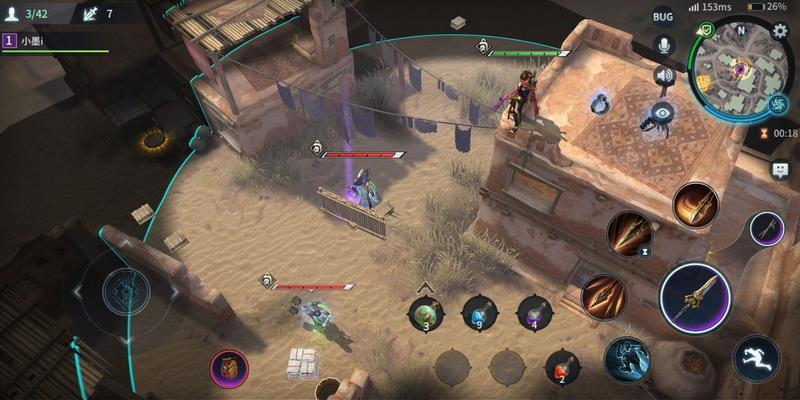
Task: Open the backpack inventory
Action: coord(229,366)
